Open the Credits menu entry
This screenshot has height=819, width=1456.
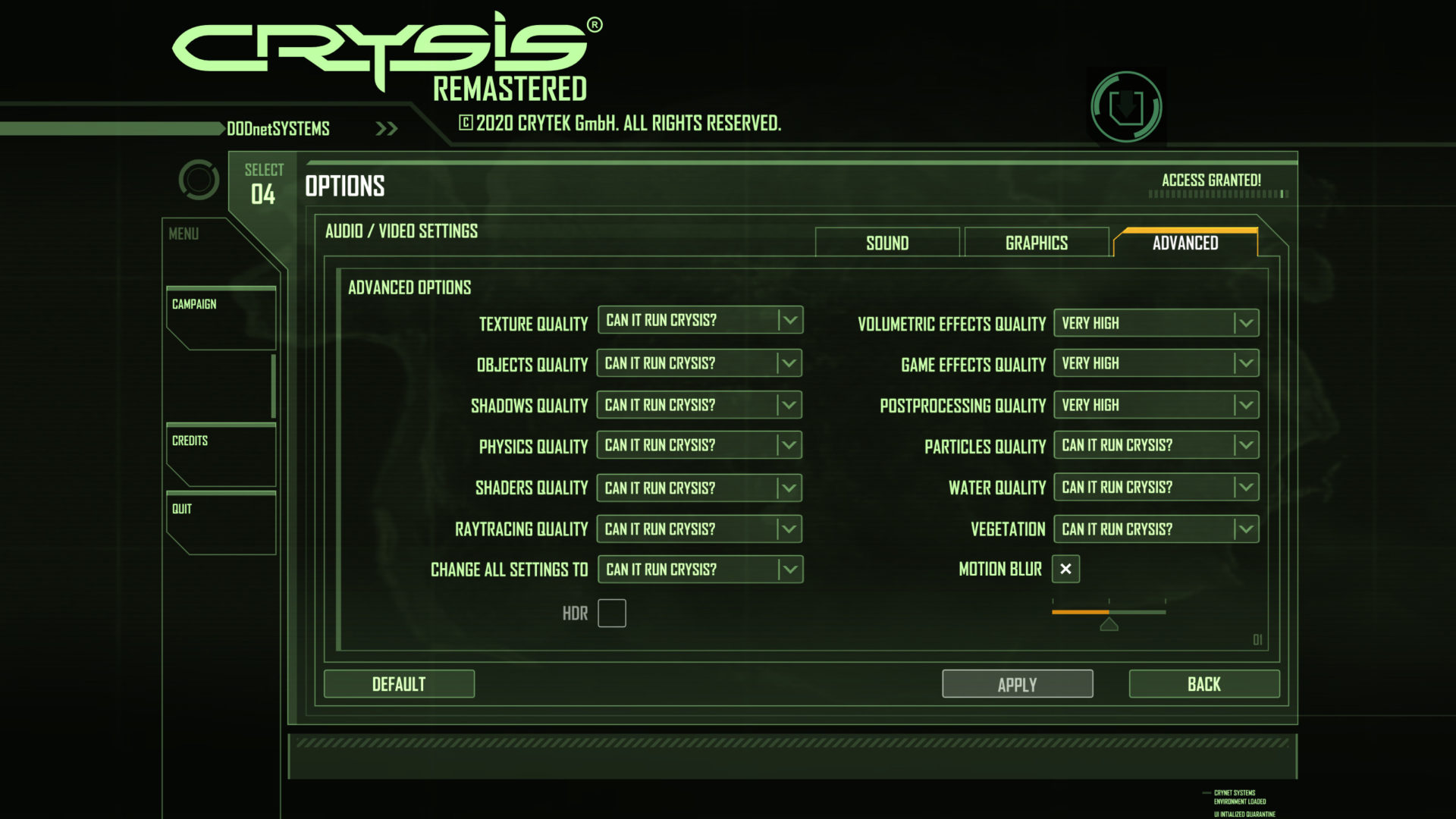[x=190, y=440]
